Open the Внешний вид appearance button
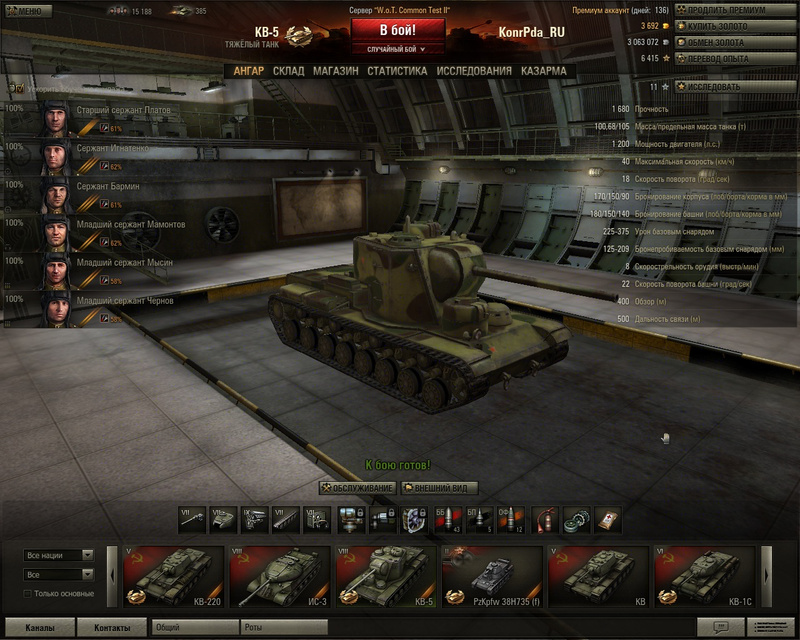Screen dimensions: 800x640 click(439, 488)
